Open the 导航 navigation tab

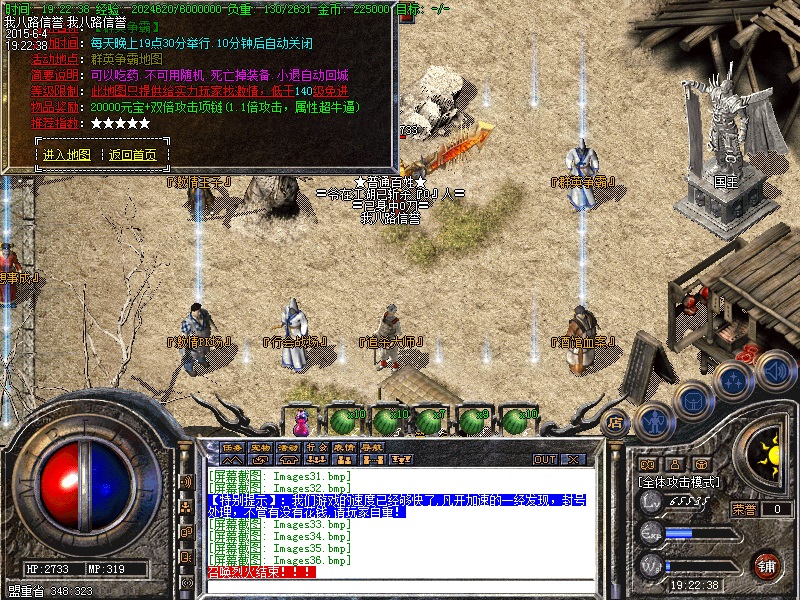373,447
